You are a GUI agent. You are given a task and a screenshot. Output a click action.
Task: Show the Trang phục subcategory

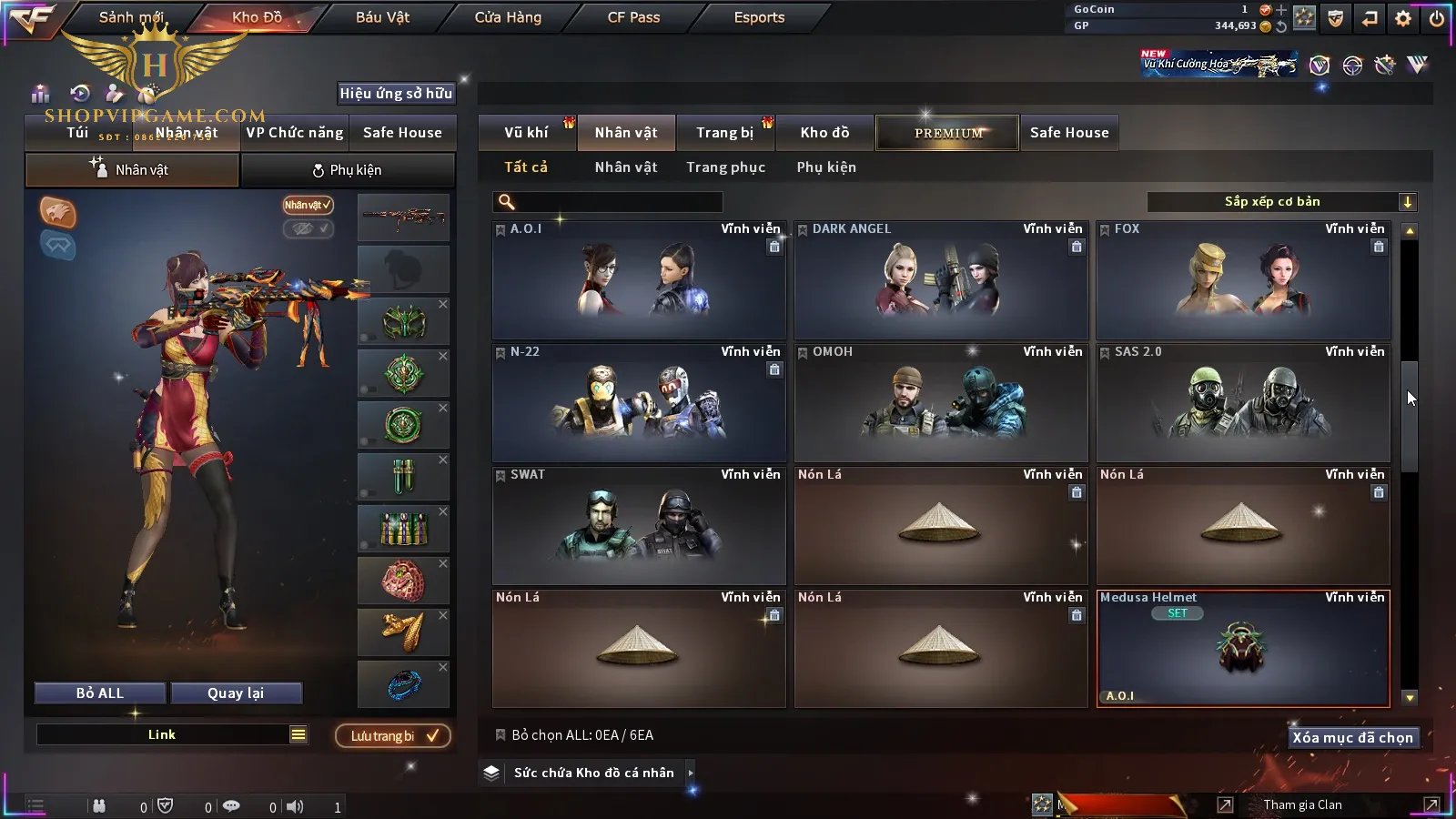tap(725, 167)
